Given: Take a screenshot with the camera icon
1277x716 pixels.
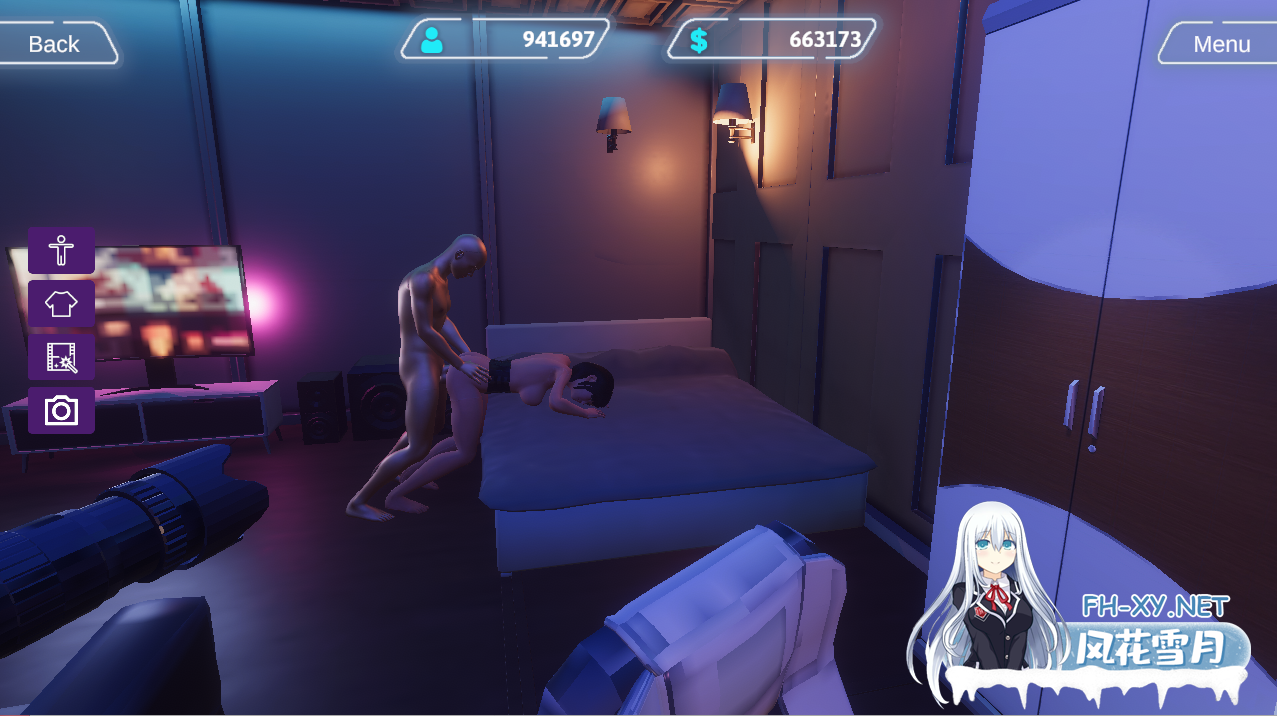Looking at the screenshot, I should click(61, 410).
